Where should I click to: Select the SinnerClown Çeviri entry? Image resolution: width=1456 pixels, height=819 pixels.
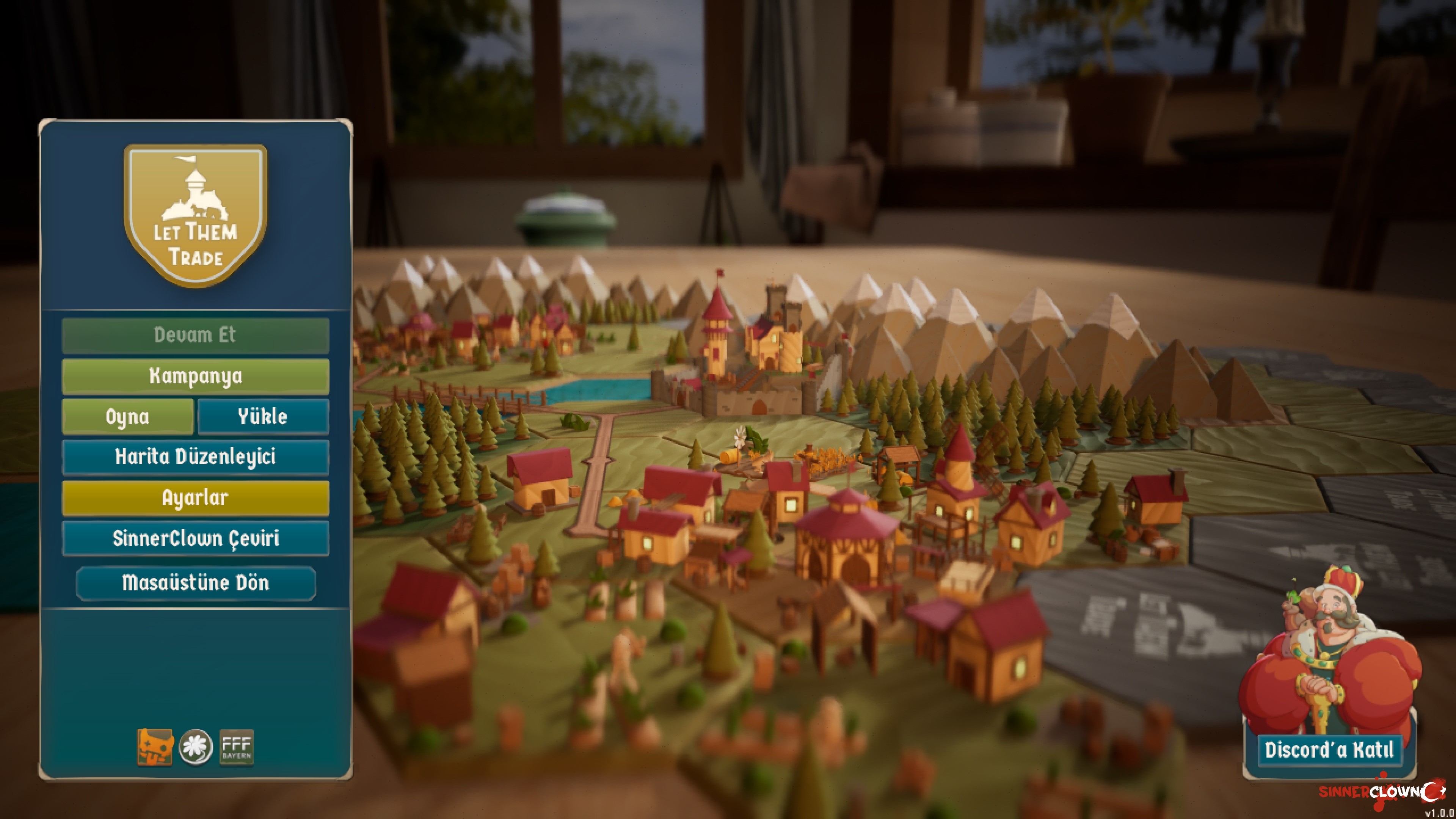point(195,539)
